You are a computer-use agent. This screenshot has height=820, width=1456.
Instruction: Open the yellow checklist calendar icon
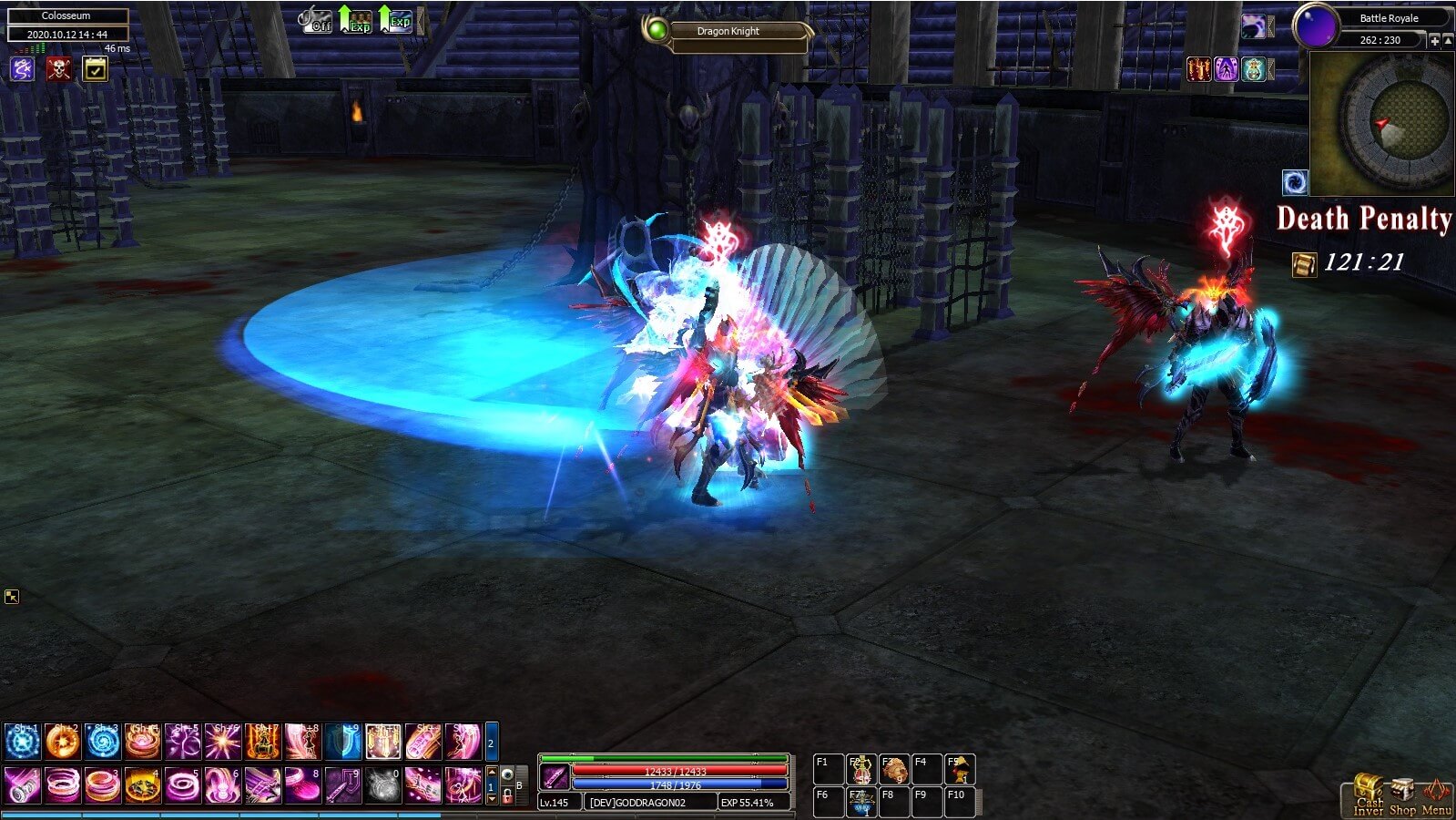point(95,68)
